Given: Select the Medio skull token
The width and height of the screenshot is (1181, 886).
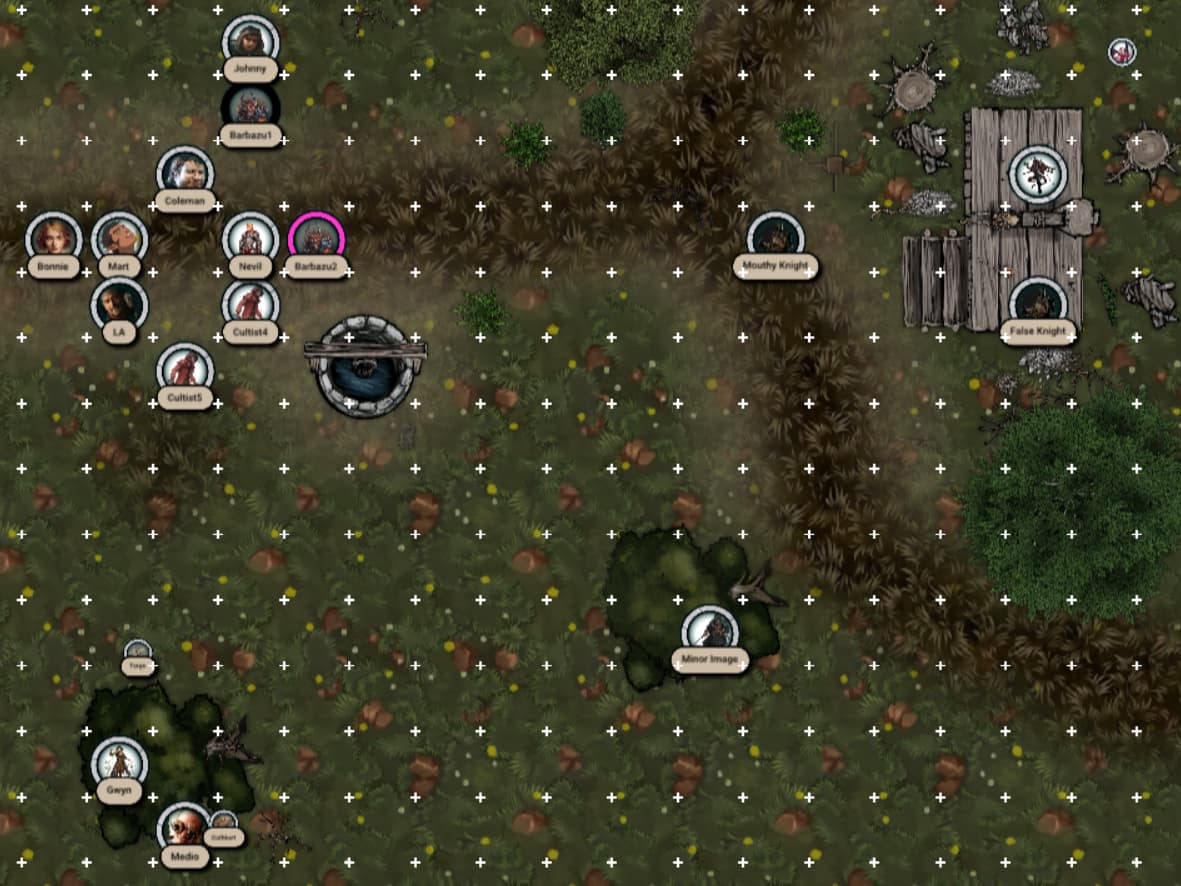Looking at the screenshot, I should [184, 829].
